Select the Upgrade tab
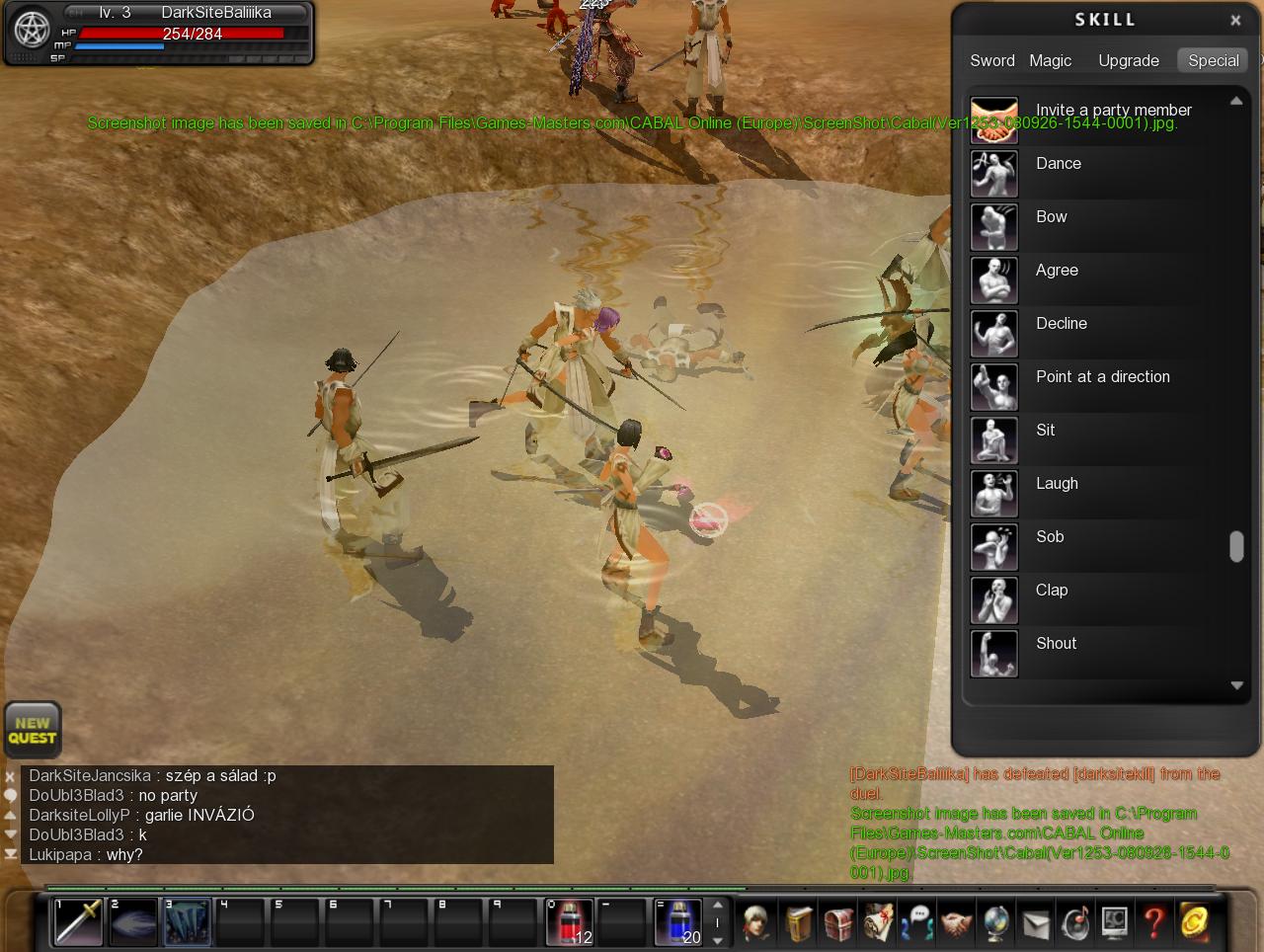Viewport: 1264px width, 952px height. [x=1128, y=60]
